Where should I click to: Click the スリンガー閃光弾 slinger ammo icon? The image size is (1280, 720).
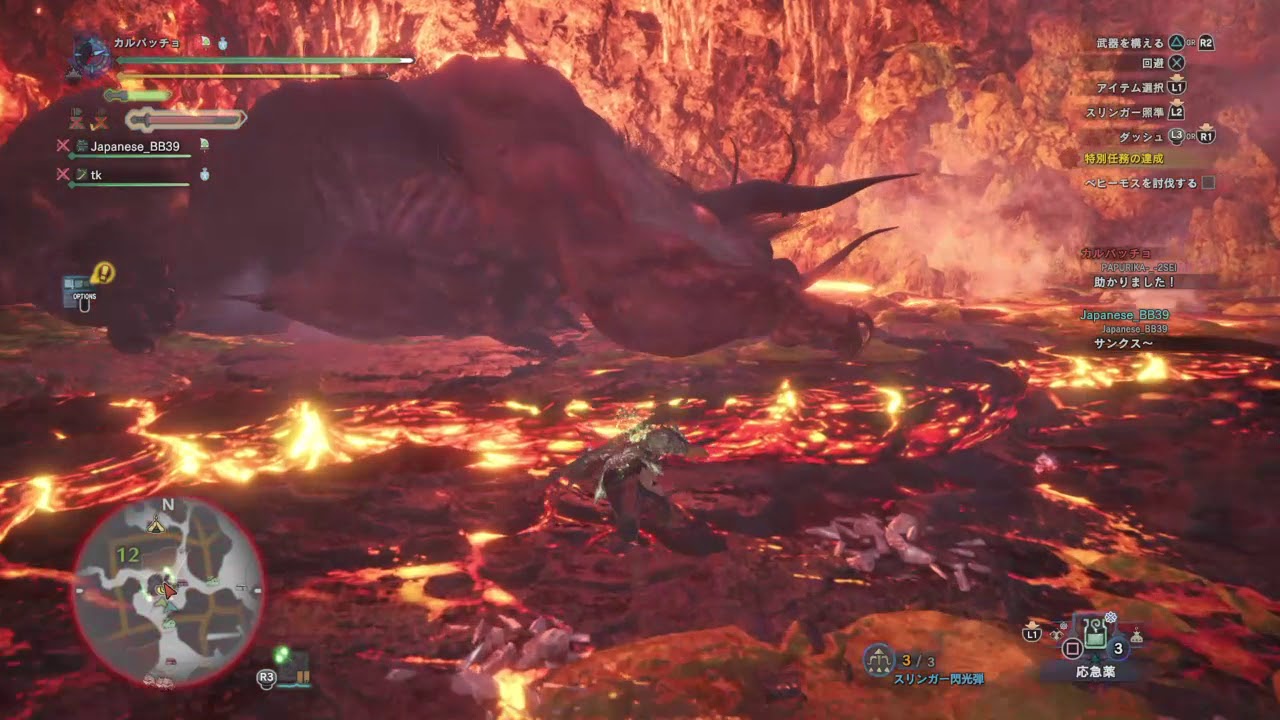point(879,660)
